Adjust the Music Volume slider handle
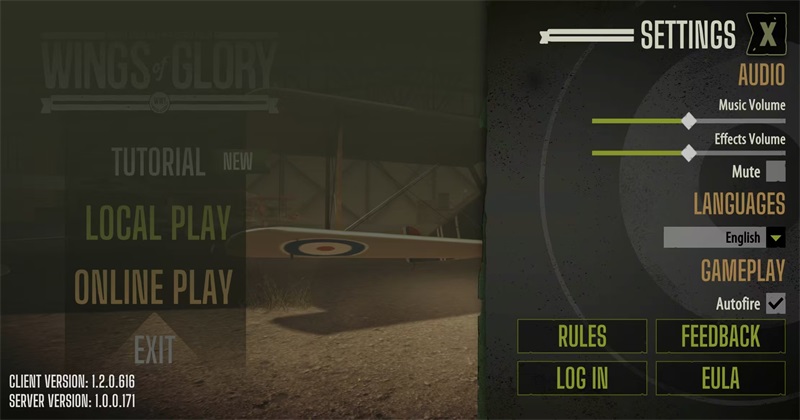The image size is (800, 420). tap(688, 121)
